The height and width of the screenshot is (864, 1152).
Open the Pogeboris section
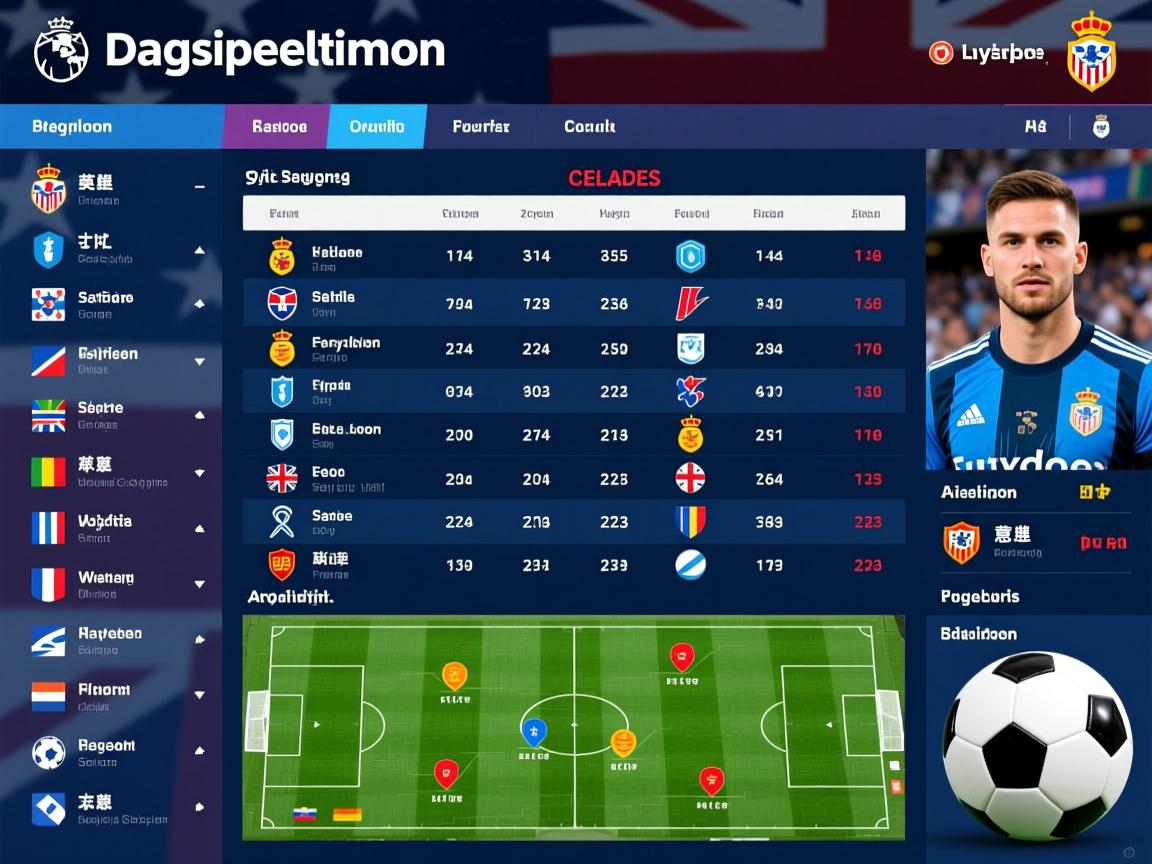[980, 597]
